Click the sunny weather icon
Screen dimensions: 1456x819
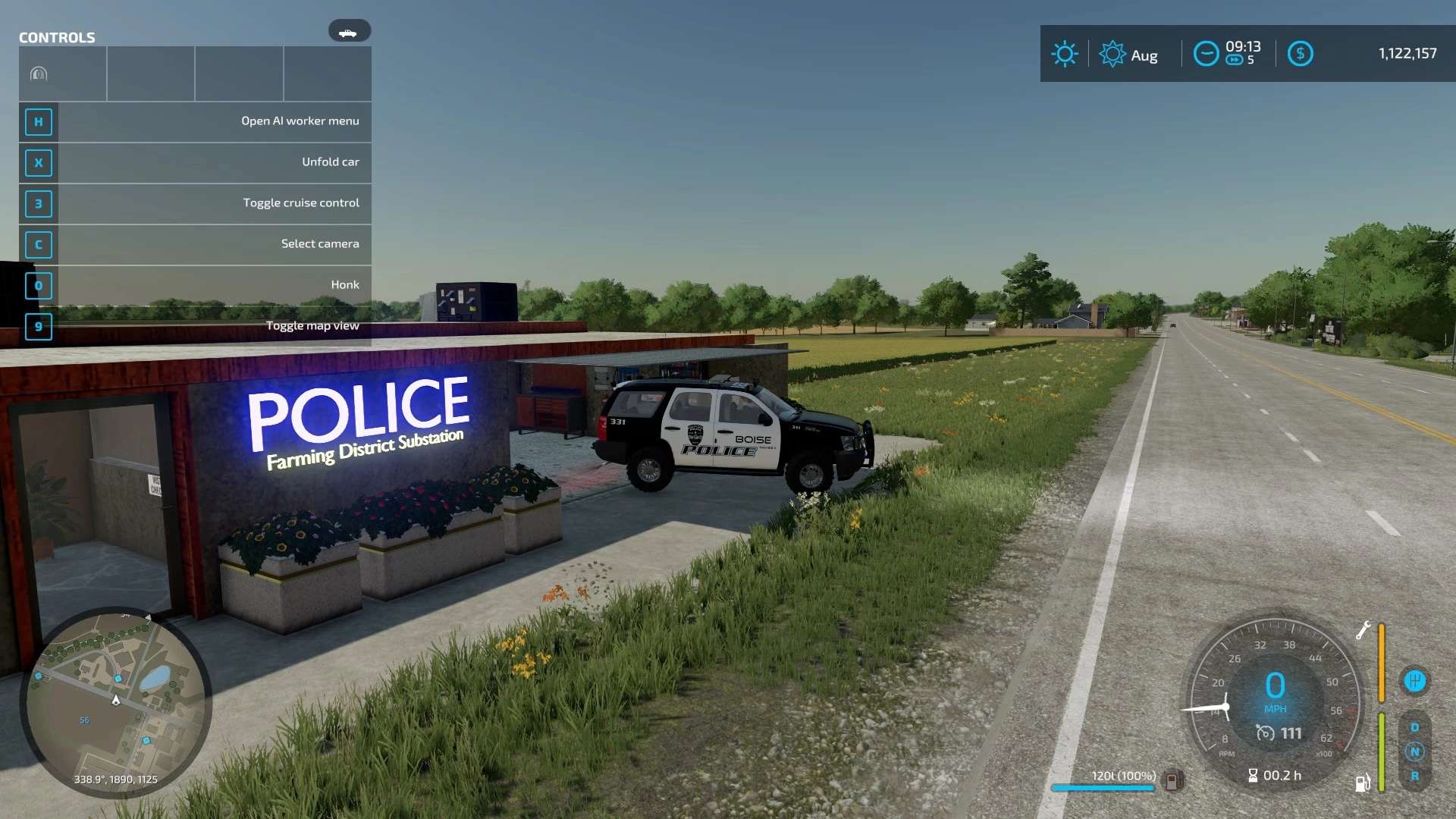click(1065, 54)
